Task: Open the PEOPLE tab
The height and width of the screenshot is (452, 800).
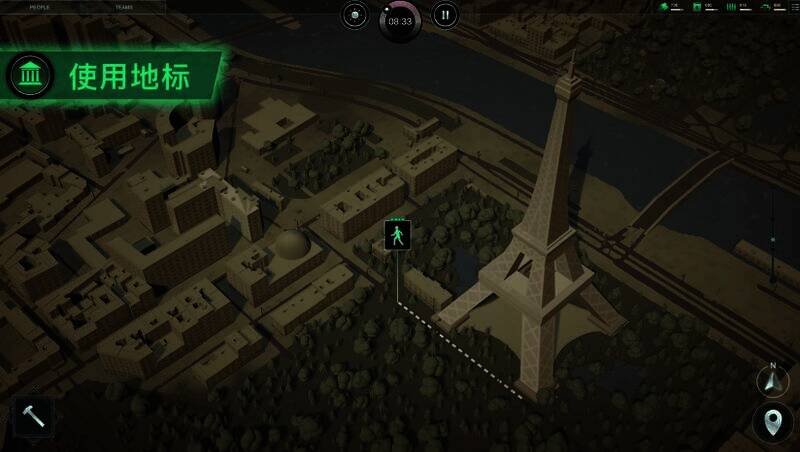Action: point(40,6)
